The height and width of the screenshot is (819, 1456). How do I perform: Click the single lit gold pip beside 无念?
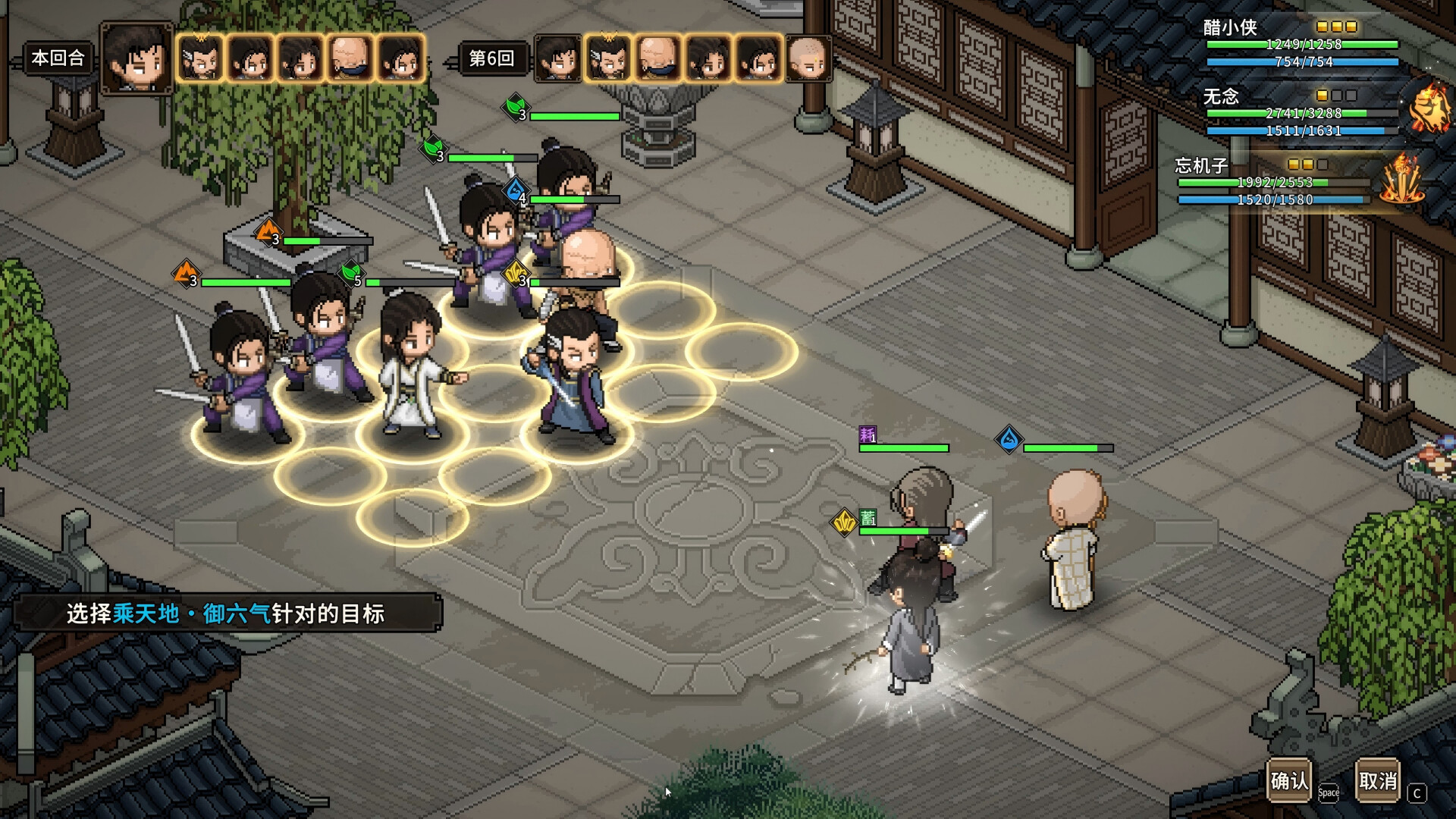coord(1323,96)
